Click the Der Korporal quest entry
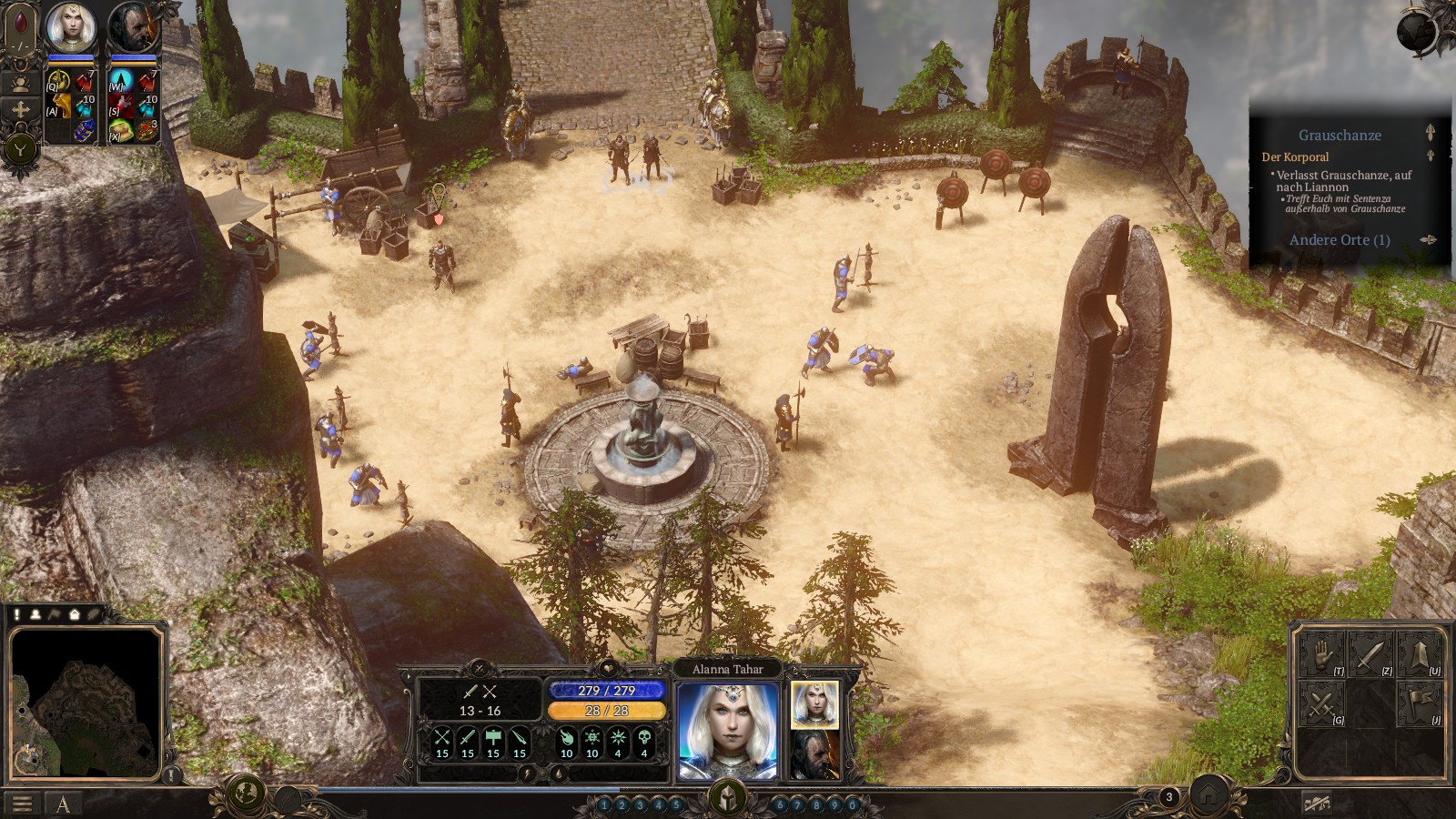 pyautogui.click(x=1295, y=157)
